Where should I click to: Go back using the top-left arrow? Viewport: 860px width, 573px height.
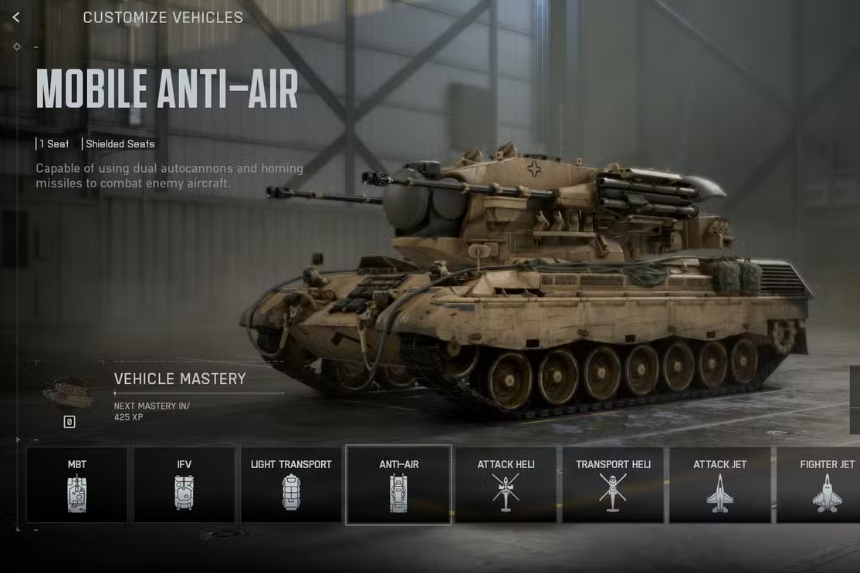click(16, 17)
